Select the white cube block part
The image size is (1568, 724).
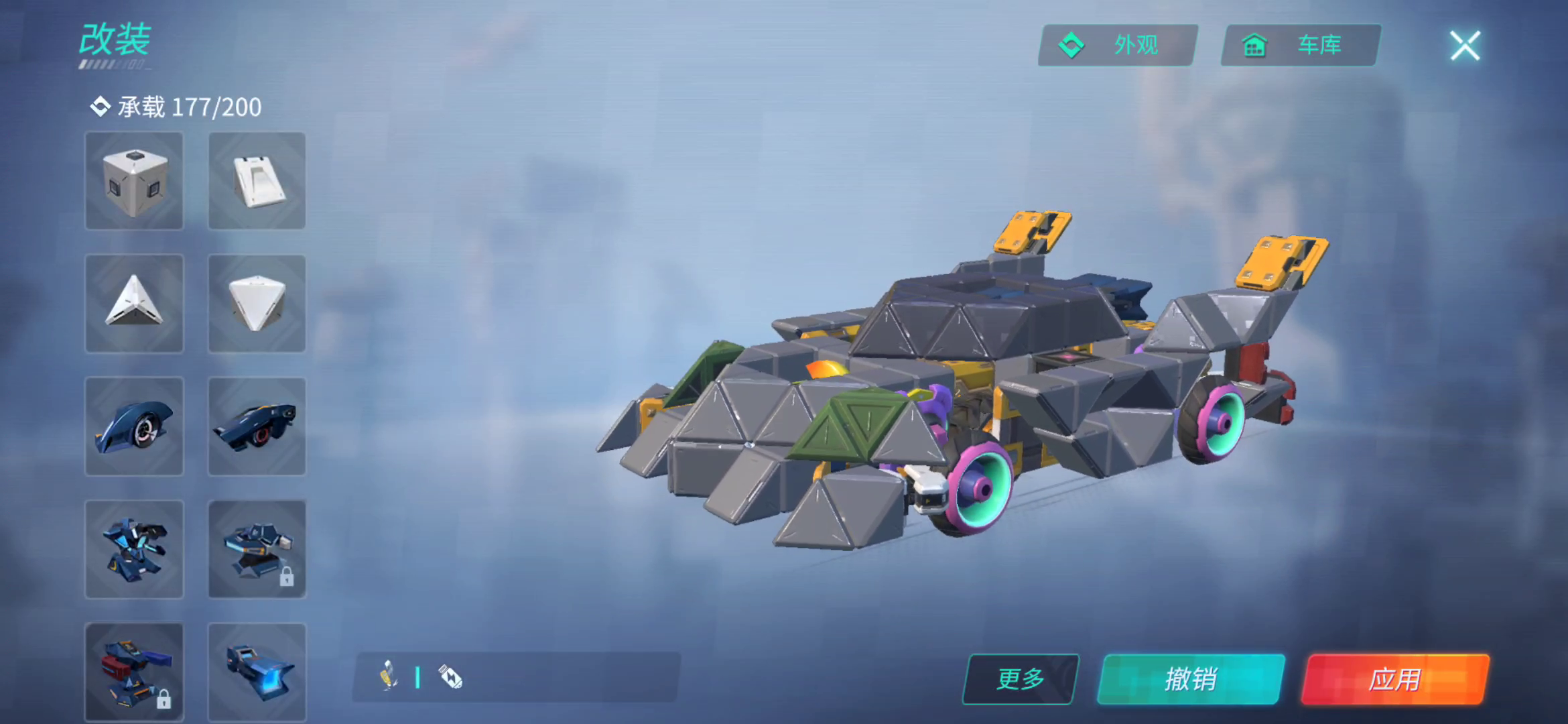tap(134, 181)
